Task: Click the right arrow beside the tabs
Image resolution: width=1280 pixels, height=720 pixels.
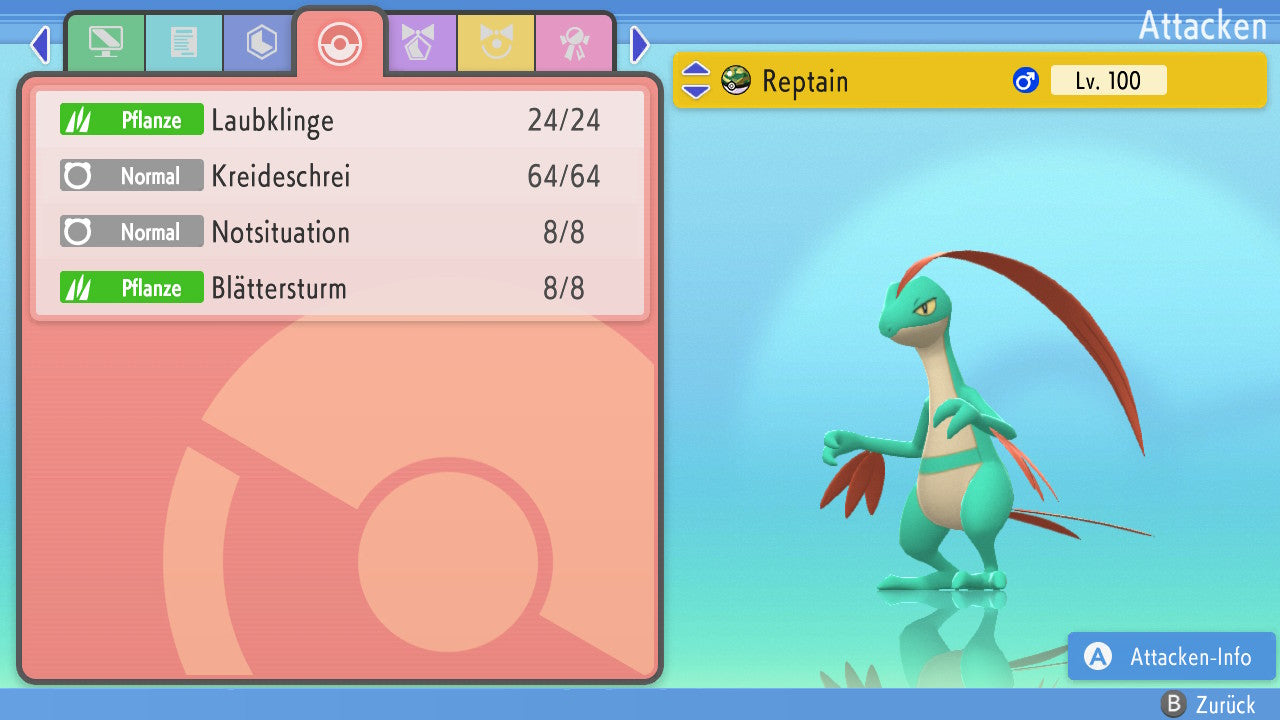Action: click(640, 44)
